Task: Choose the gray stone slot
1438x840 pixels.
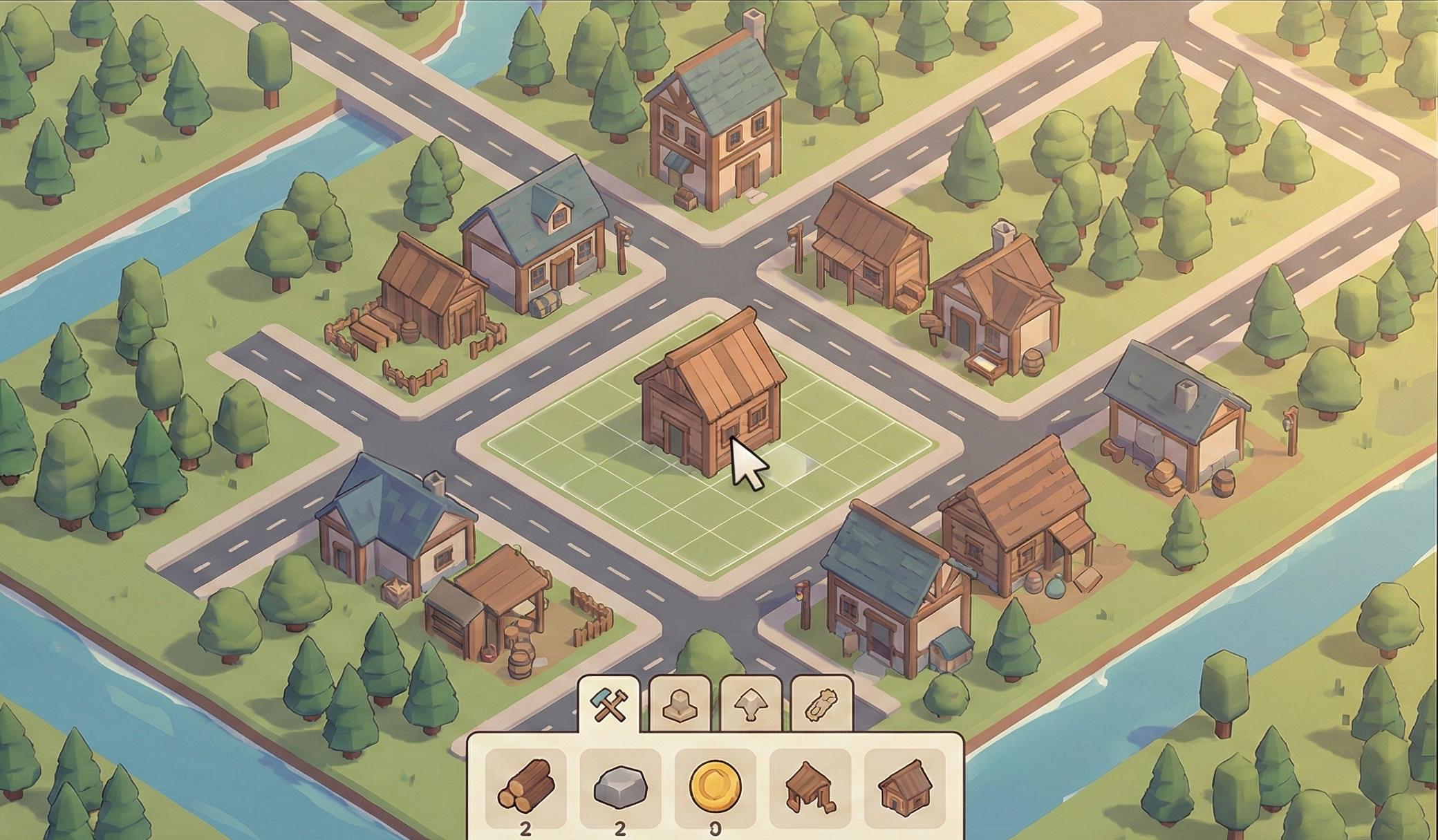Action: pos(620,787)
